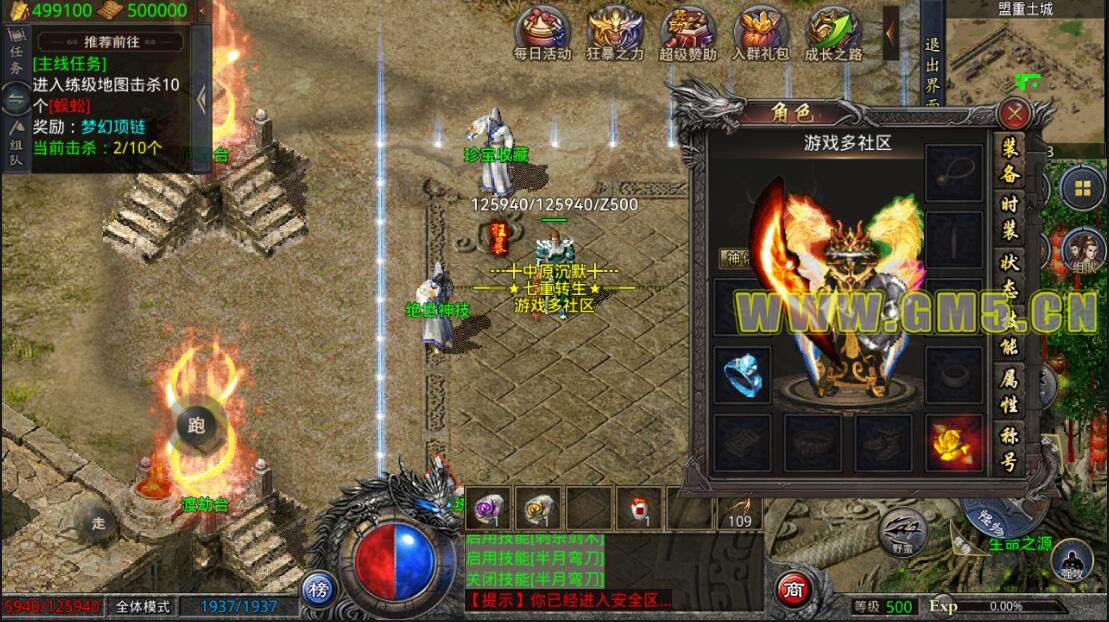Activate the 狂暴之力 icon
The image size is (1109, 622).
615,34
